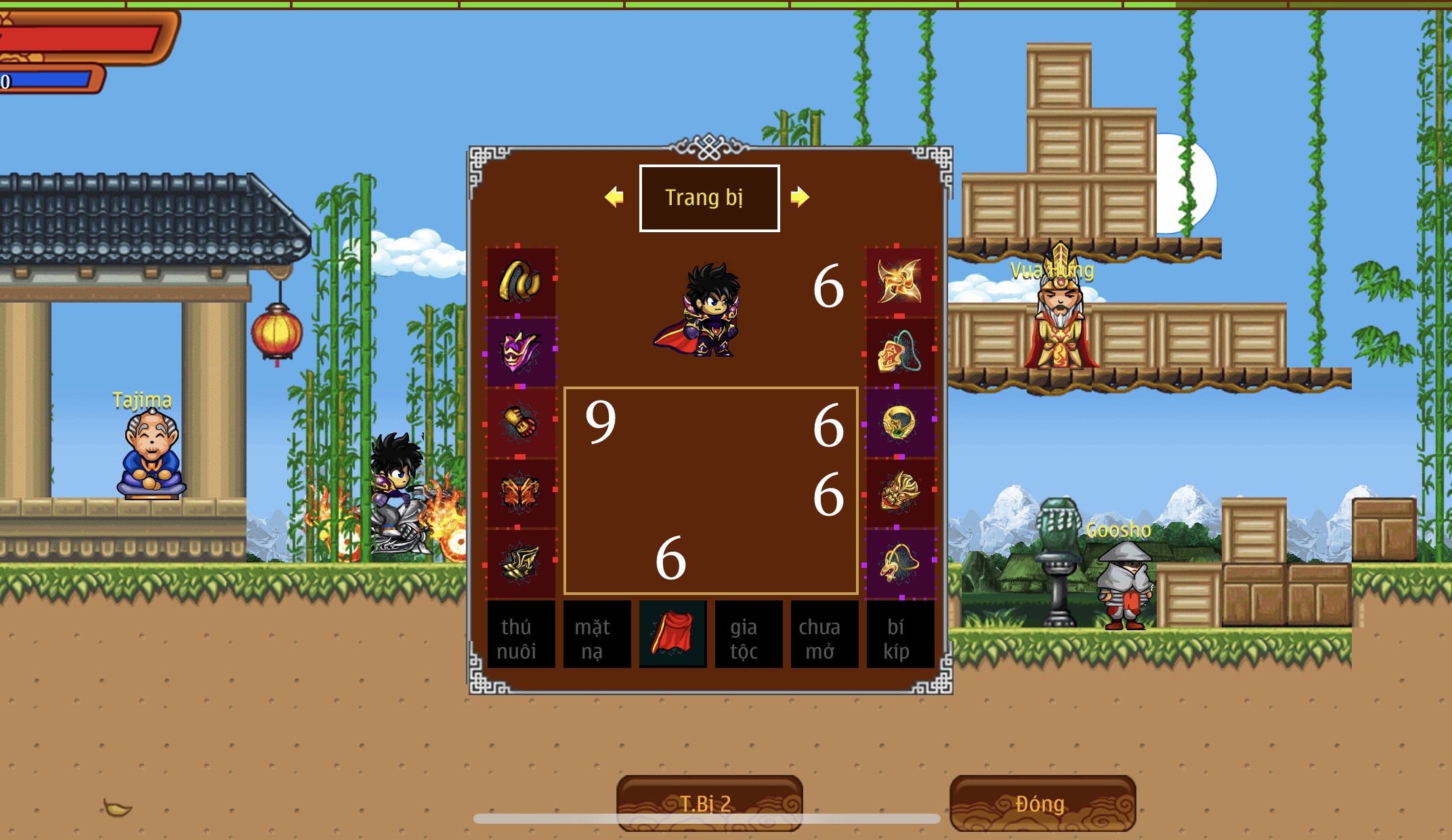The height and width of the screenshot is (840, 1452).
Task: Select the orange pants equipment slot
Action: tap(520, 493)
